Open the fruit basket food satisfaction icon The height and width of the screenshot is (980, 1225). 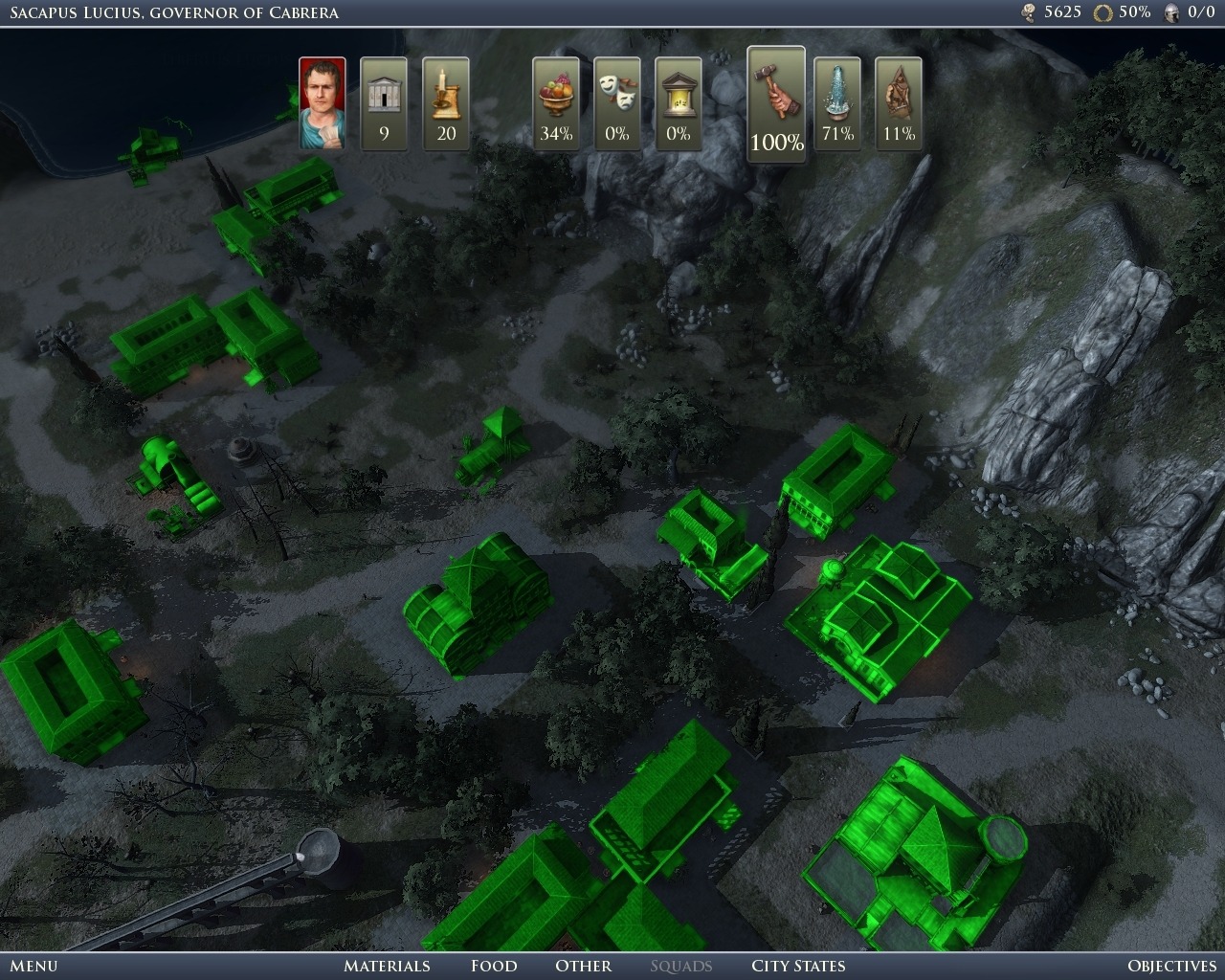tap(556, 103)
